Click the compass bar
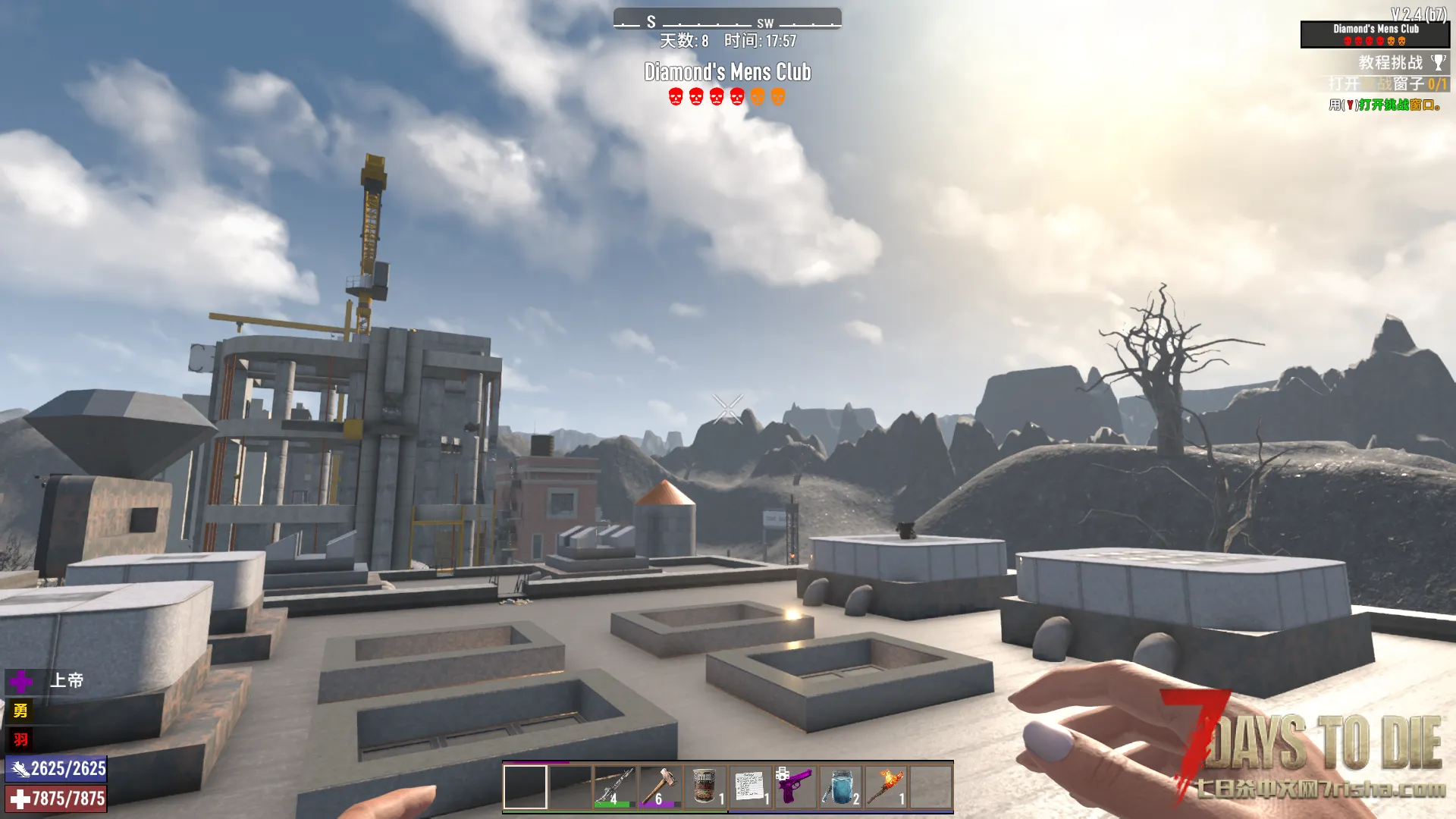Screen dimensions: 1456x819 [727, 19]
